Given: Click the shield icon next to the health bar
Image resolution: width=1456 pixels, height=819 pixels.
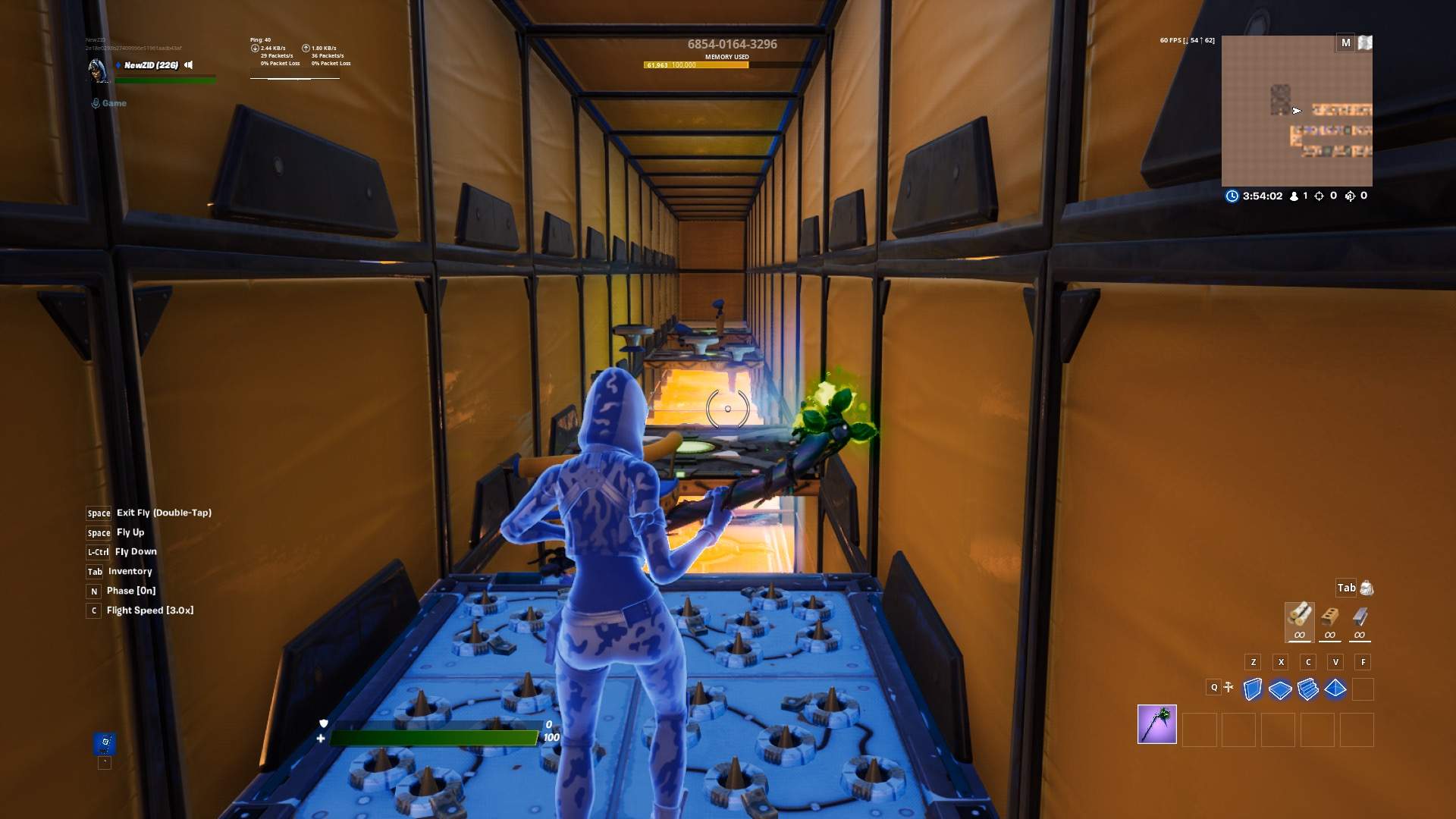Looking at the screenshot, I should pos(324,724).
